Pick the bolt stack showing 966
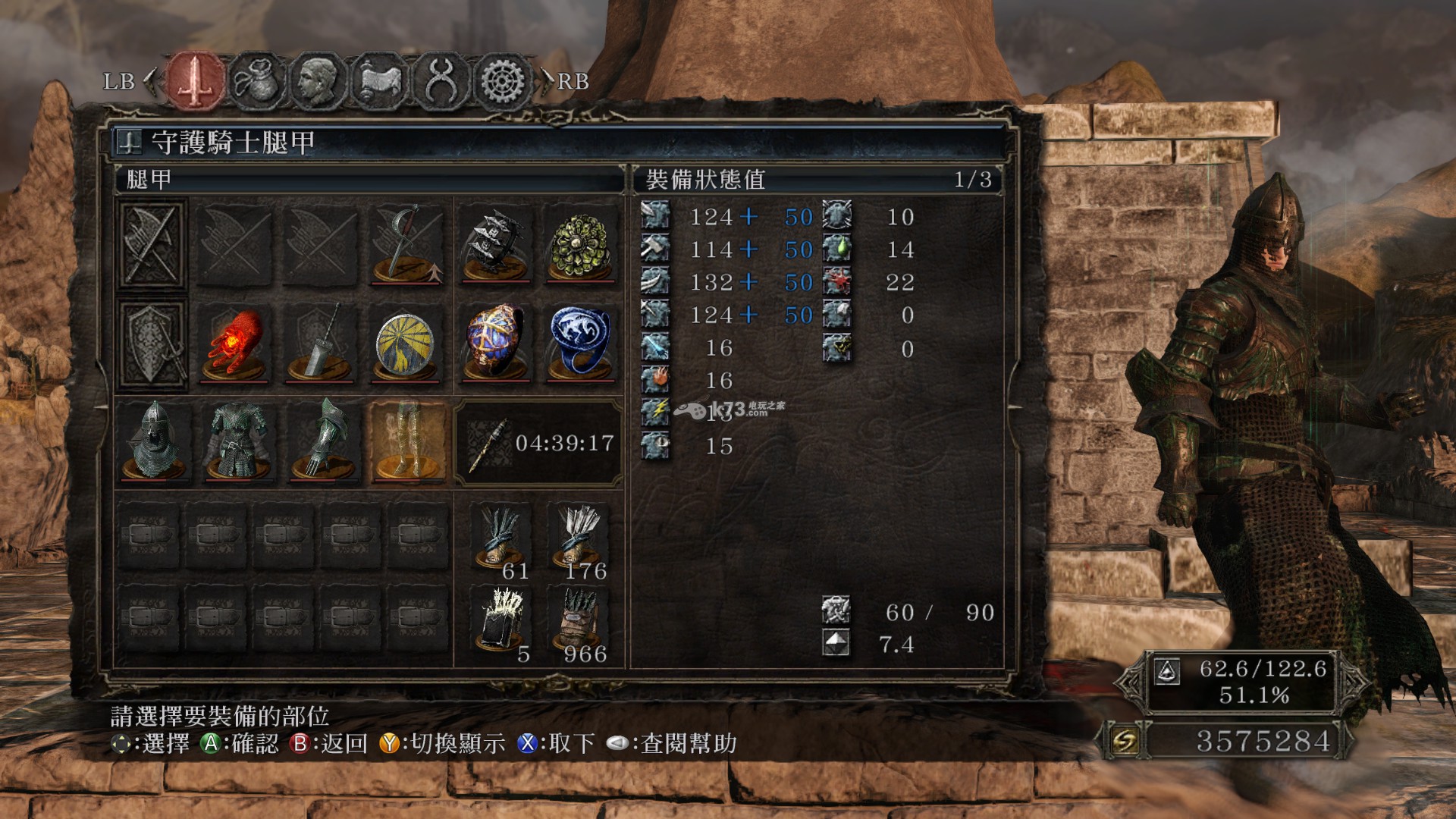 (581, 622)
